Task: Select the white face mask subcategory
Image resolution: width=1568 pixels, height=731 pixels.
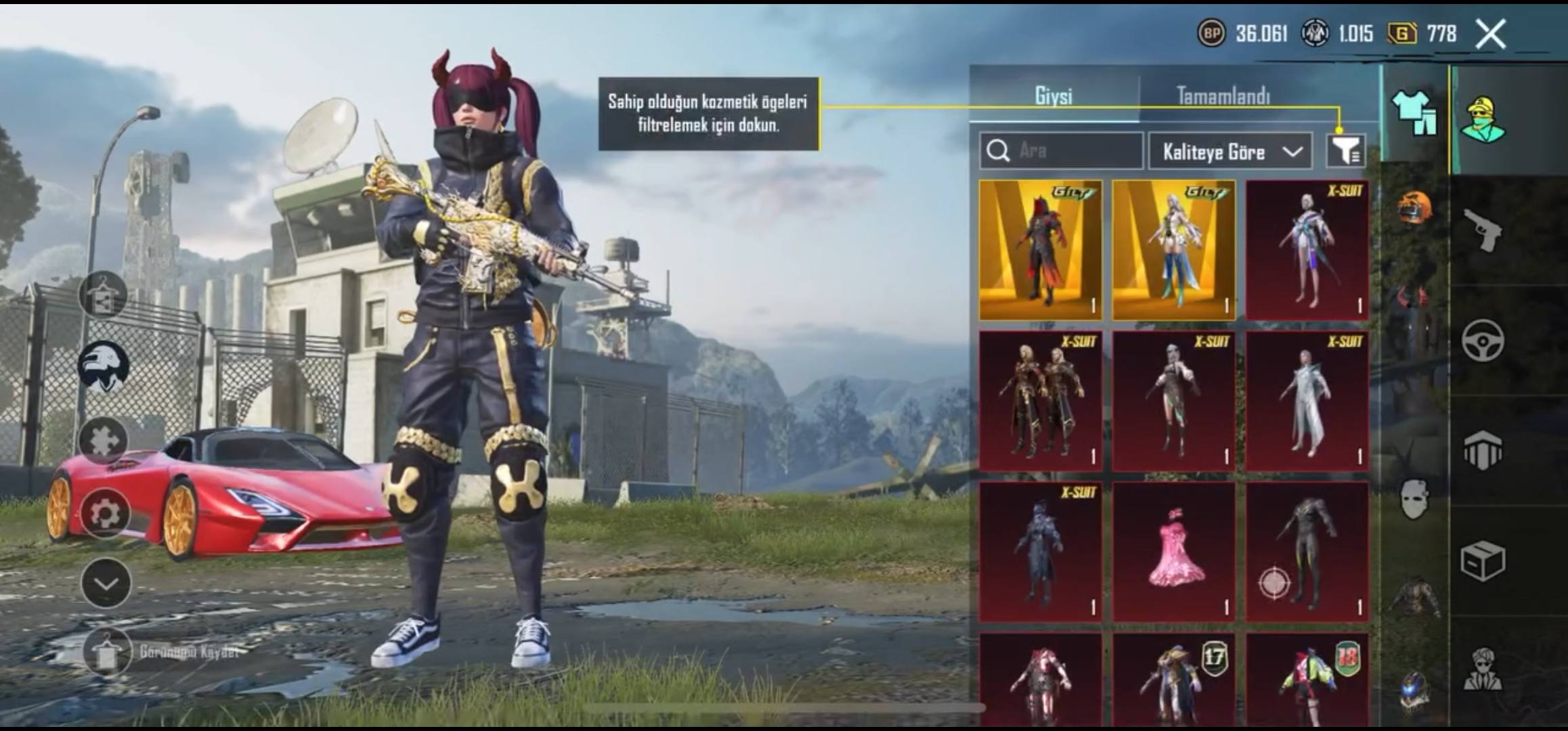Action: point(1414,500)
